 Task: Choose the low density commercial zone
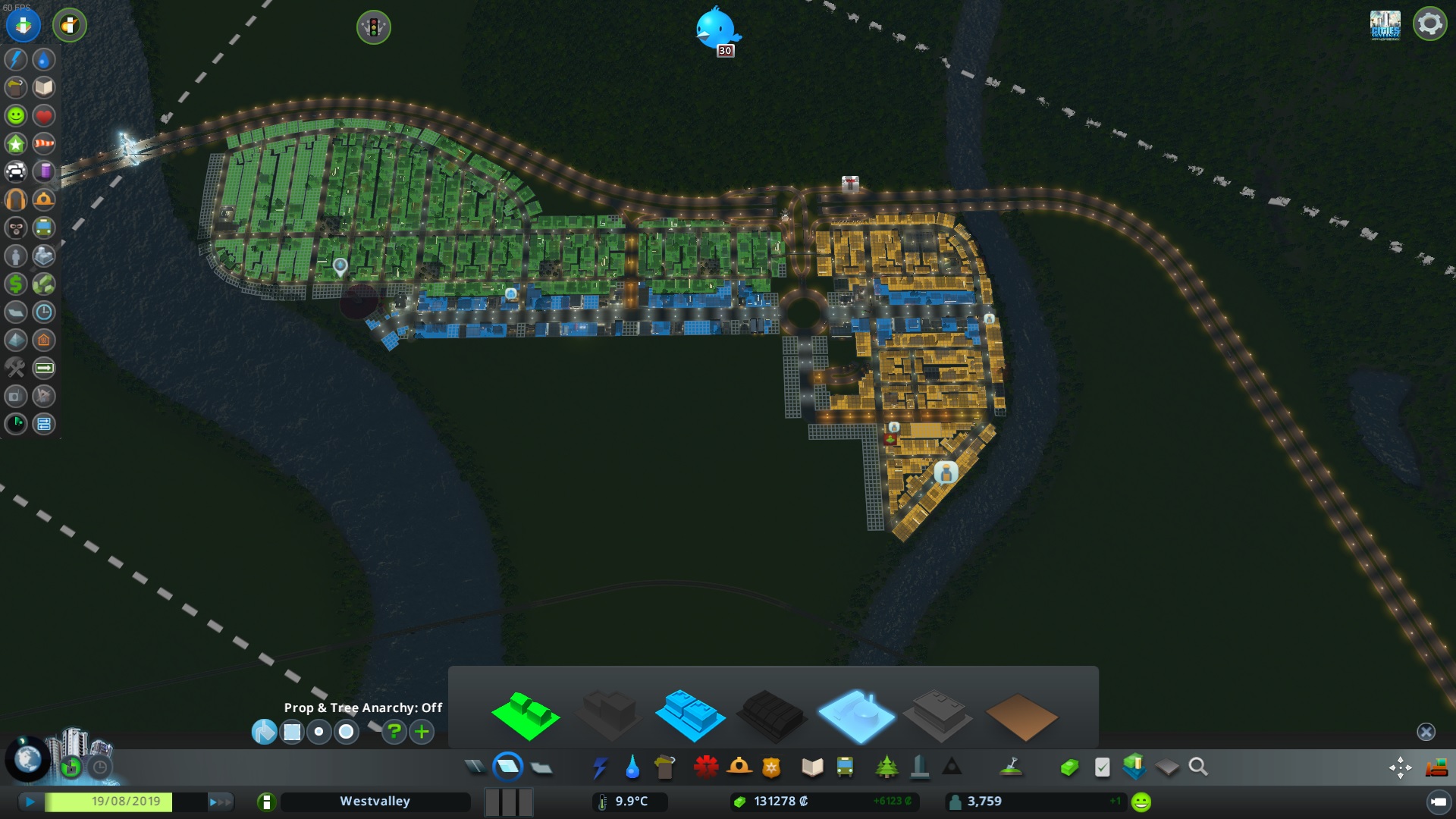tap(689, 715)
